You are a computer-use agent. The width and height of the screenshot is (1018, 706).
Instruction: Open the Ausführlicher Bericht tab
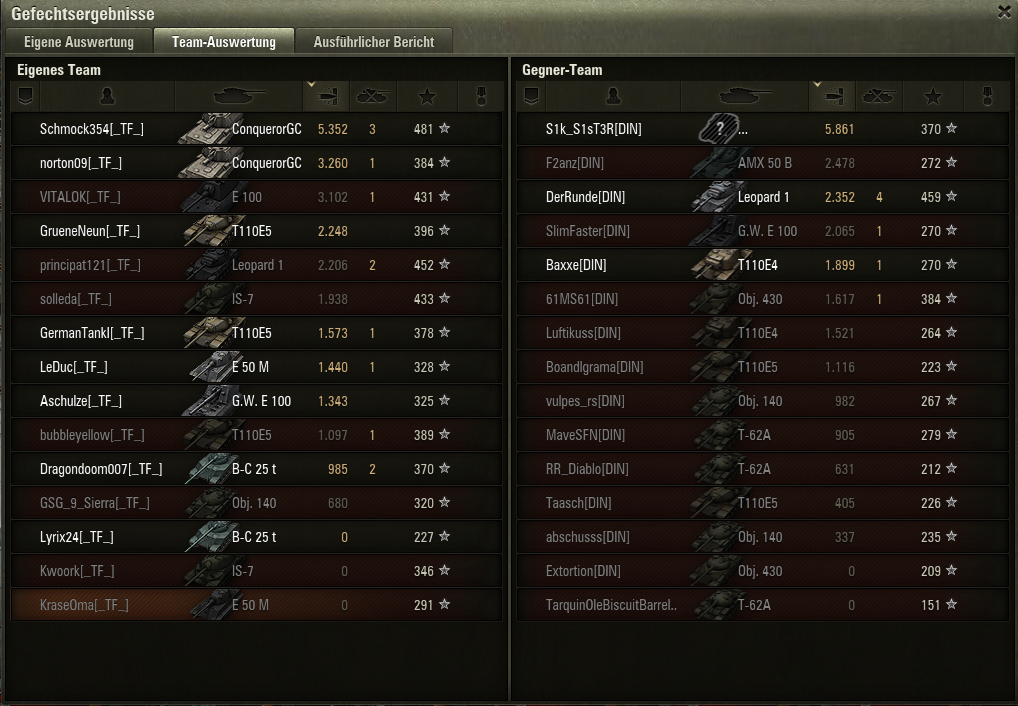[373, 42]
